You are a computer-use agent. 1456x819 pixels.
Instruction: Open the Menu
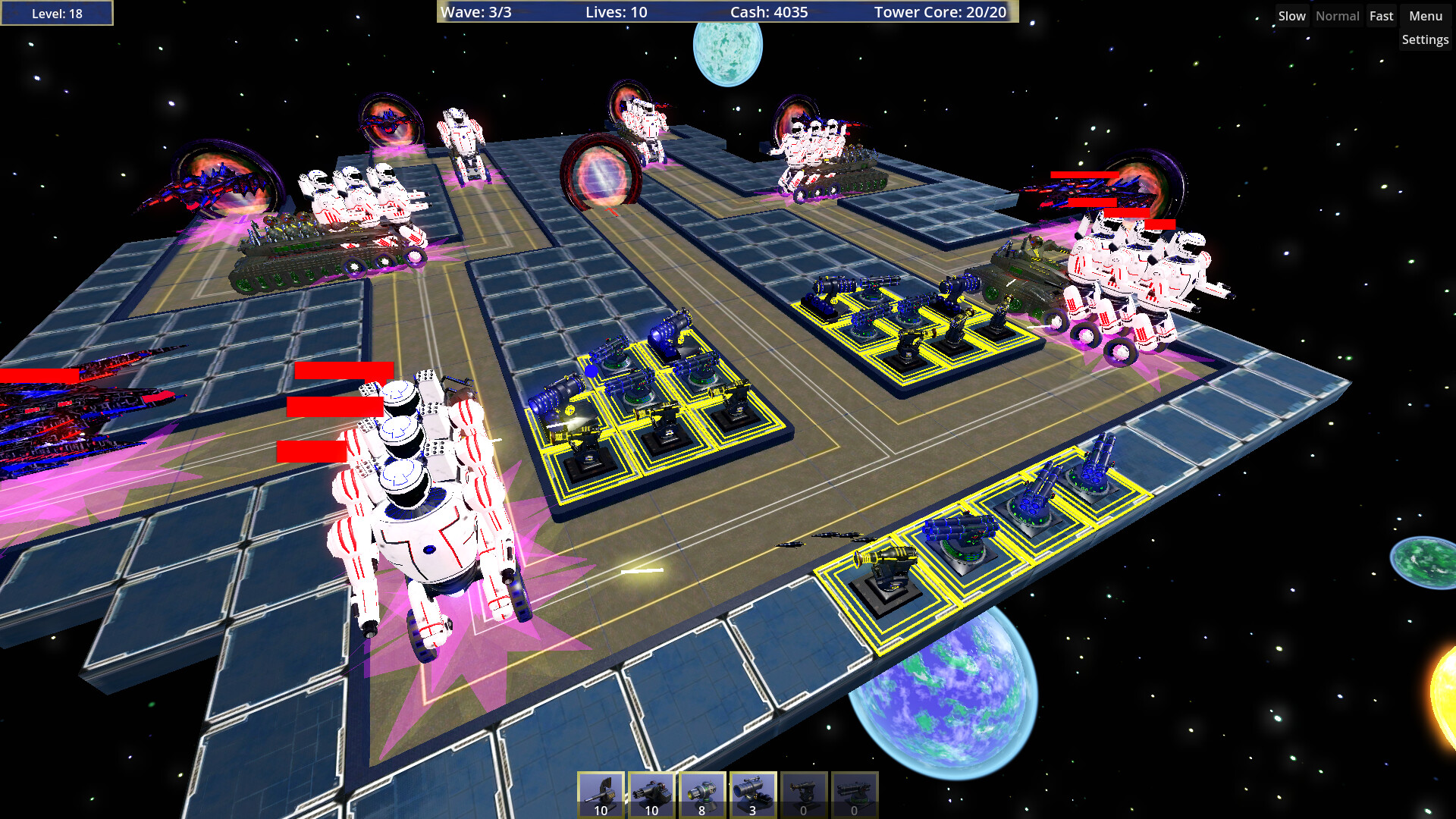[1424, 15]
